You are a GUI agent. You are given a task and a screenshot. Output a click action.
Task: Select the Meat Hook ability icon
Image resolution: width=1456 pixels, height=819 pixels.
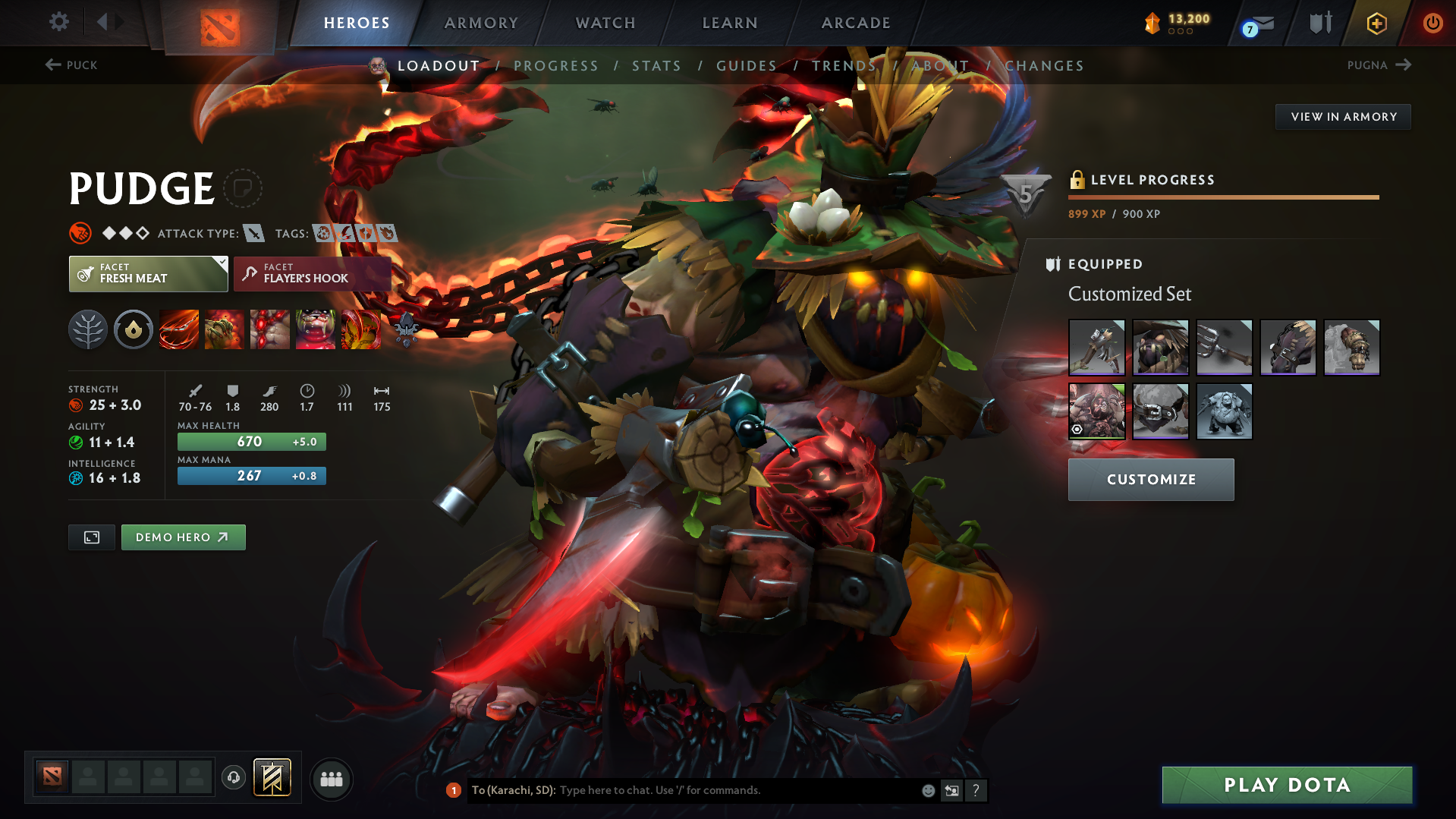click(178, 329)
